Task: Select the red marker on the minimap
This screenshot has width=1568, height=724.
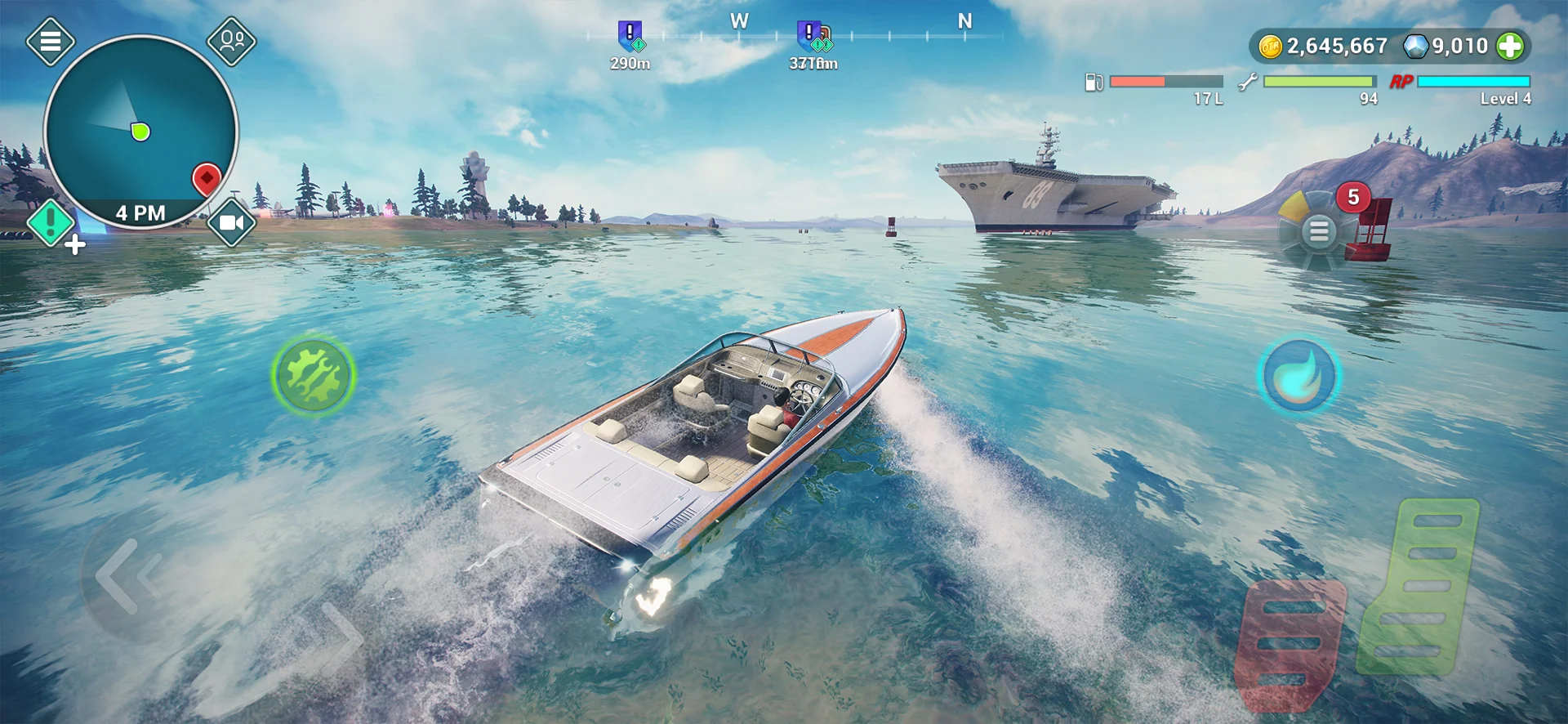Action: coord(207,178)
